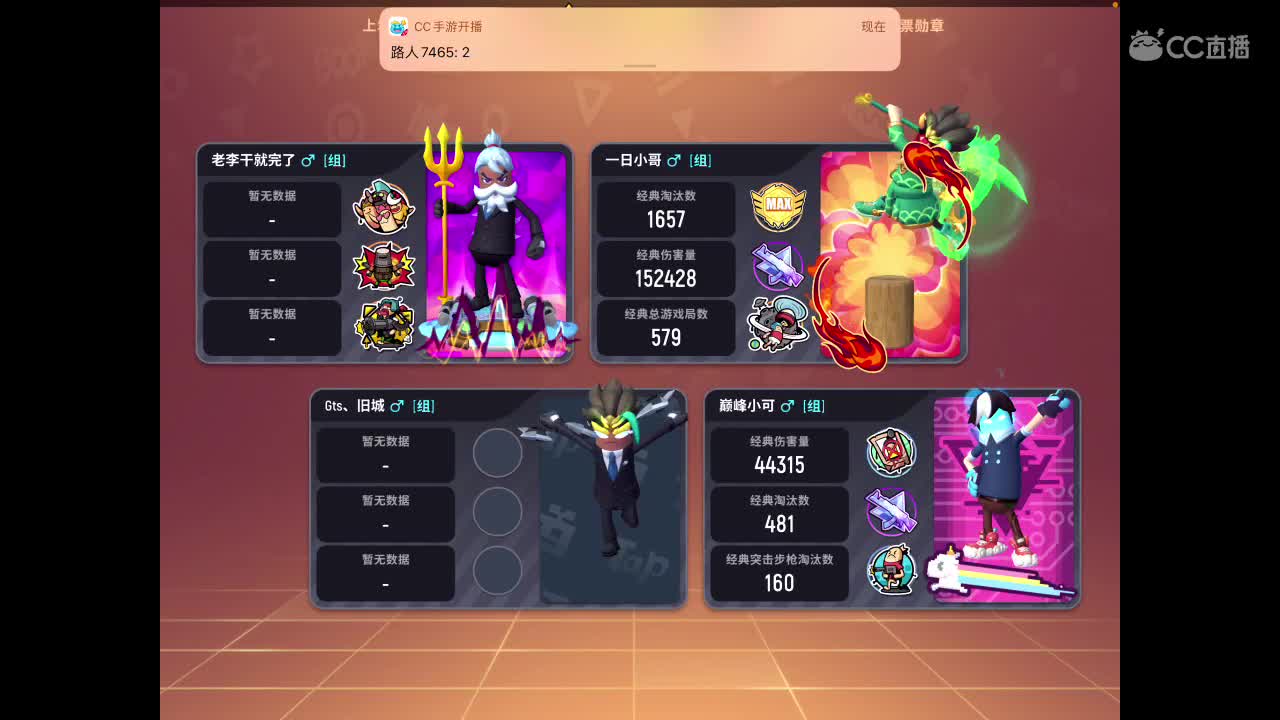Image resolution: width=1280 pixels, height=720 pixels.
Task: Click the 现在 timestamp in the notification
Action: click(x=872, y=26)
